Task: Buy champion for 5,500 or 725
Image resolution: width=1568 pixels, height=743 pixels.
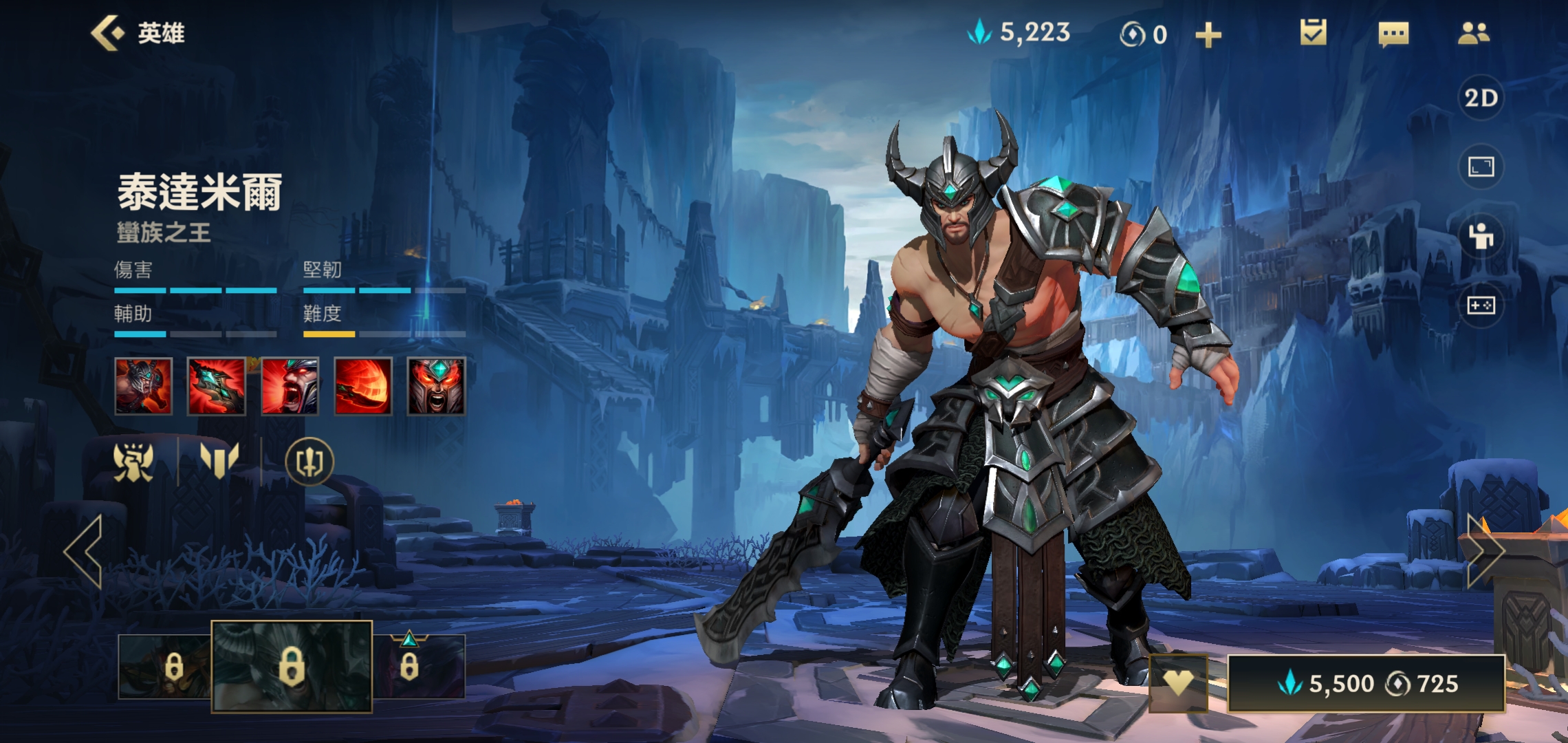Action: coord(1366,683)
